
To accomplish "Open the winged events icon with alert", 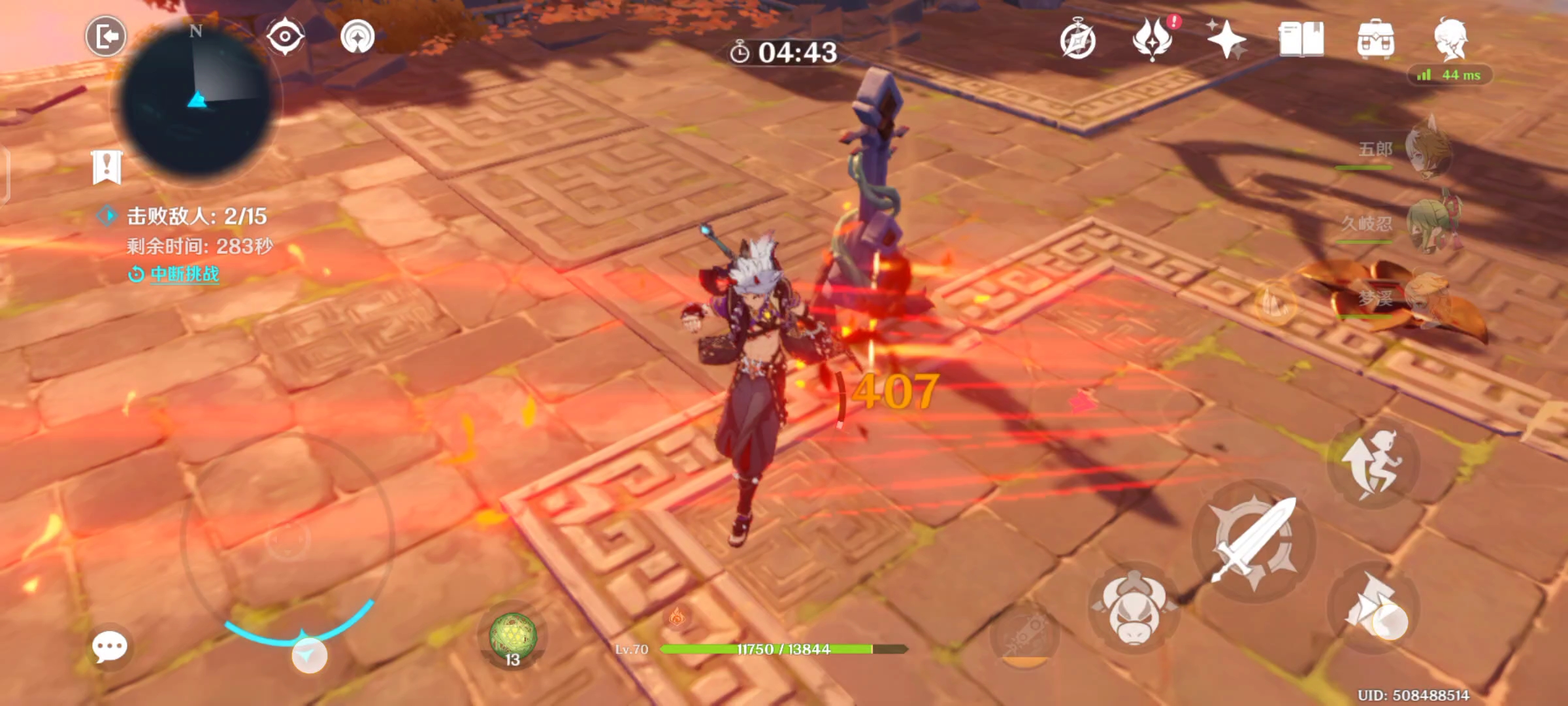I will pyautogui.click(x=1153, y=39).
